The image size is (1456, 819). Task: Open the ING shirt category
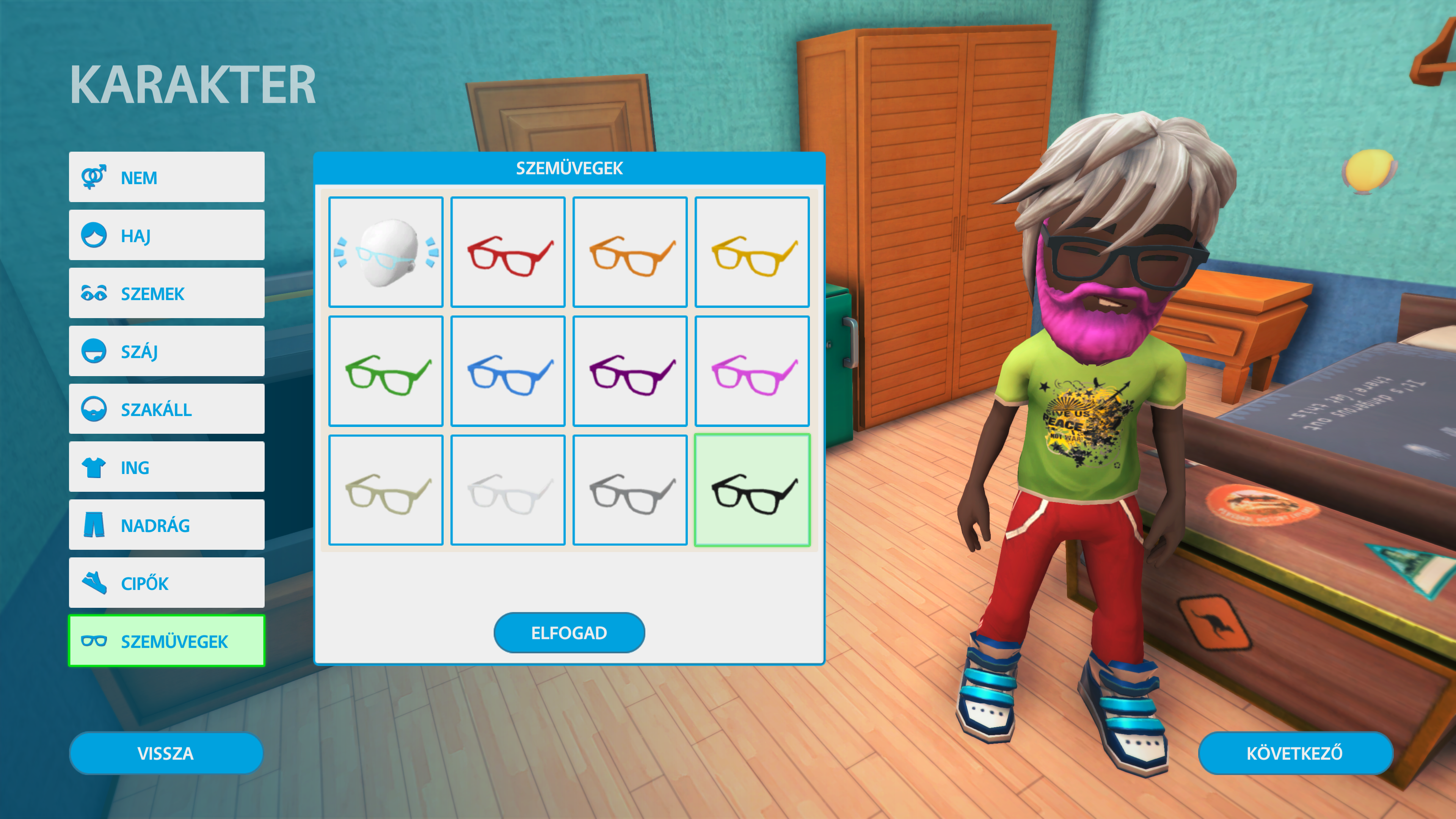[167, 468]
